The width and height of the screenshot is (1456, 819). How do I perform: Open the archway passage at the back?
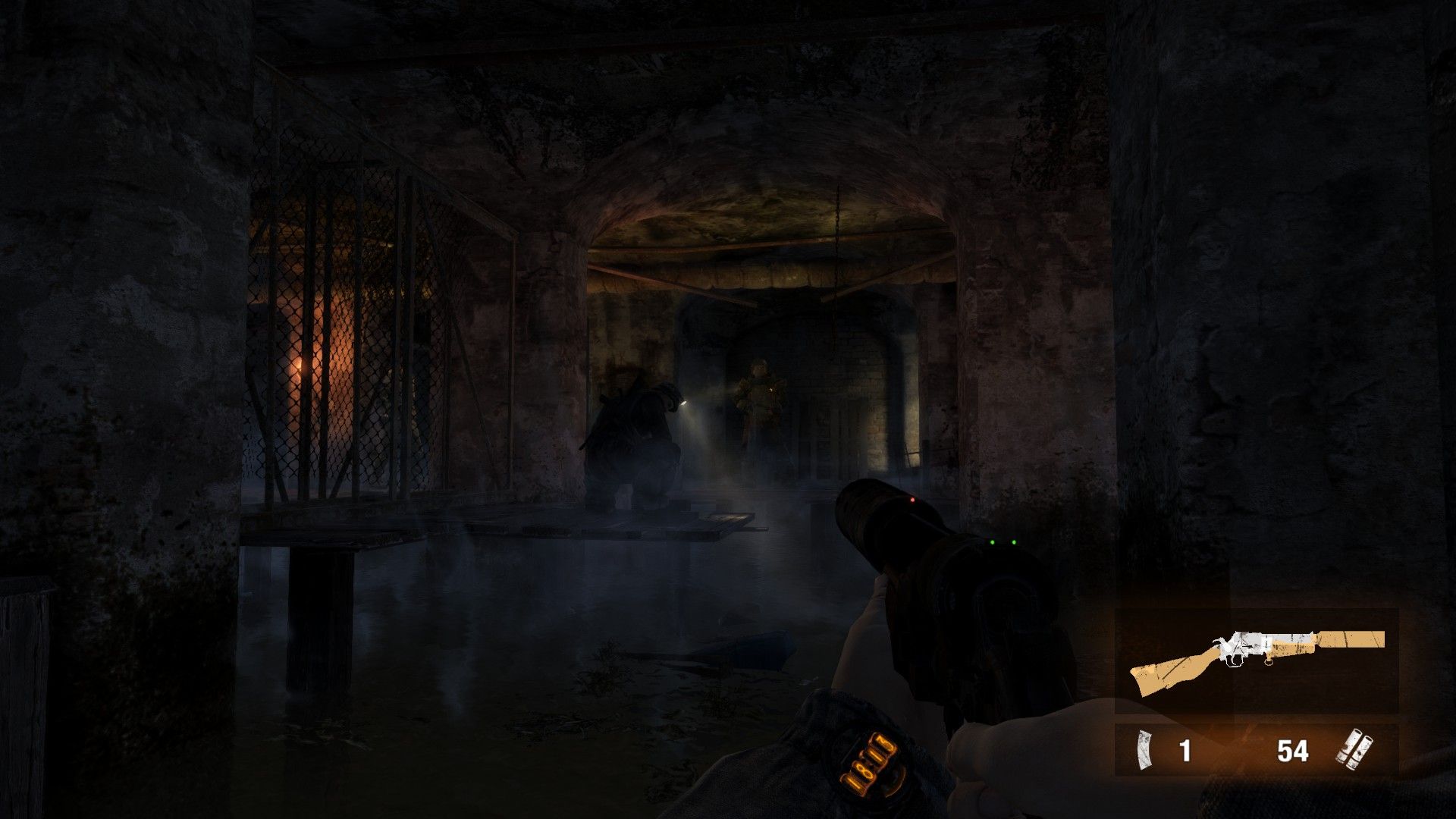pyautogui.click(x=804, y=379)
